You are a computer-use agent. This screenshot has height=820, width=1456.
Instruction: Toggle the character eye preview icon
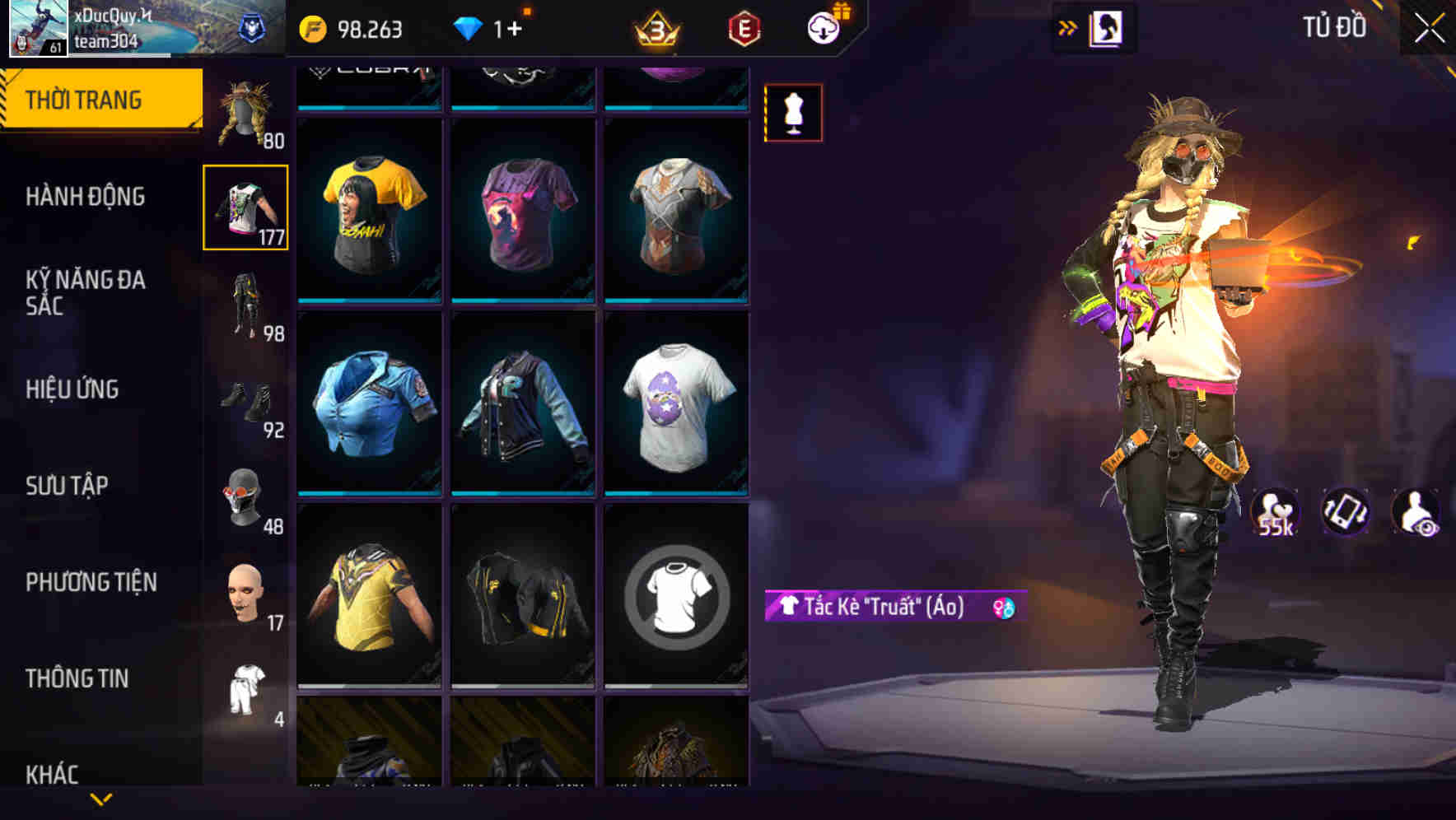(1418, 511)
